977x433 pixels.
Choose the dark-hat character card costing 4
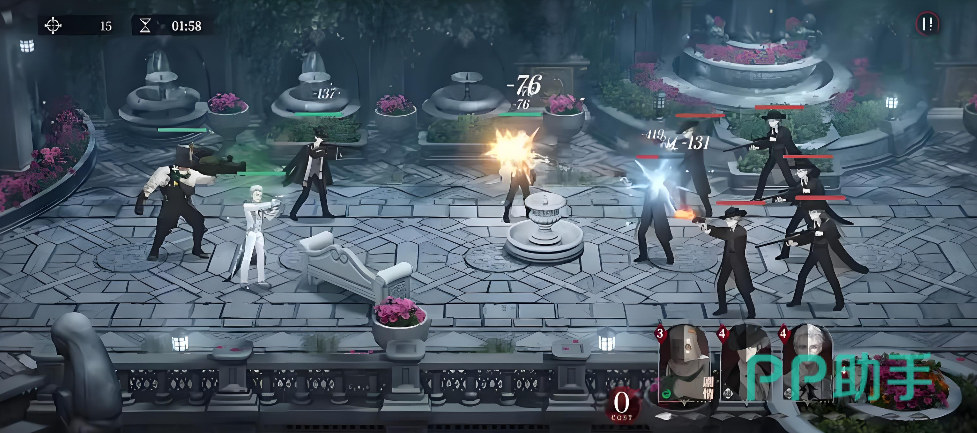[748, 367]
